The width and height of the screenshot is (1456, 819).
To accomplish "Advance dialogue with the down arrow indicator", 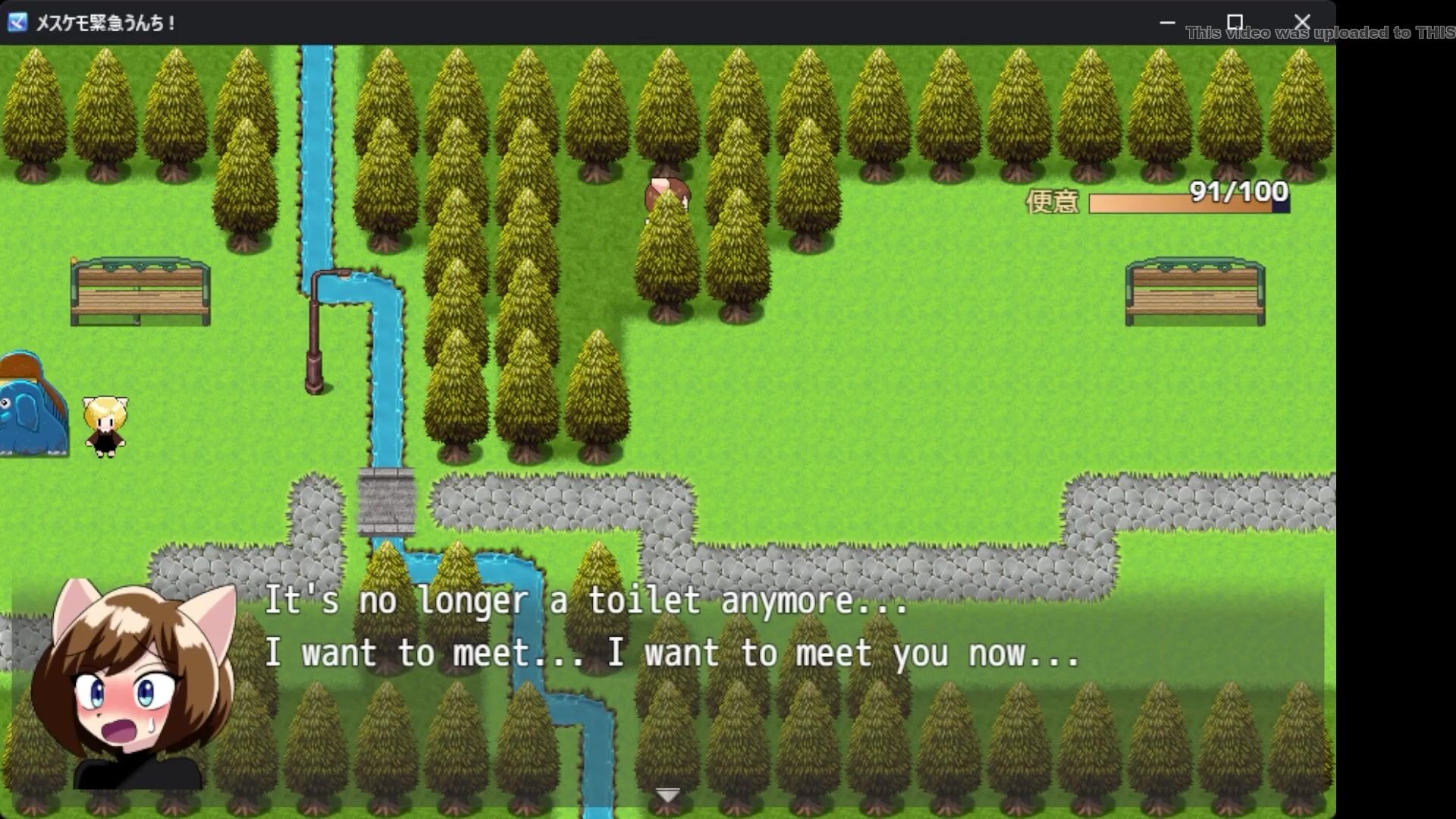I will tap(667, 795).
